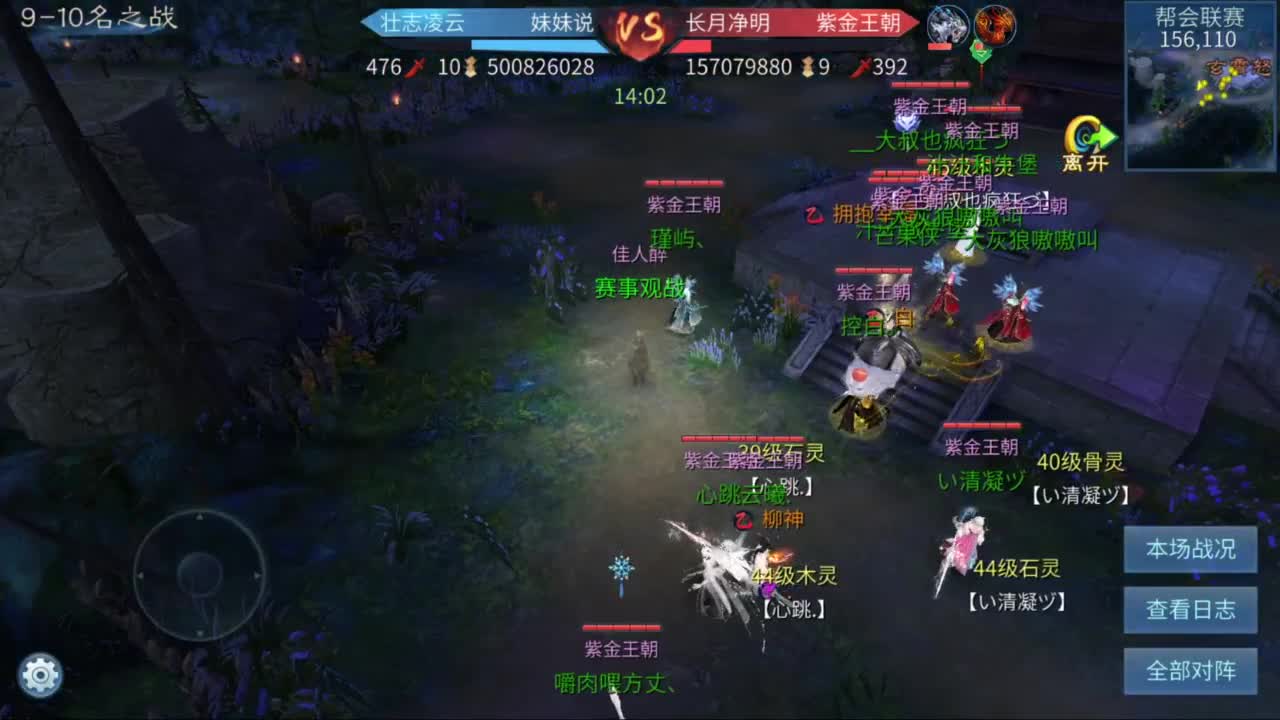Viewport: 1280px width, 720px height.
Task: Tap the guild name 紫金王朝 on red team
Action: coord(859,27)
